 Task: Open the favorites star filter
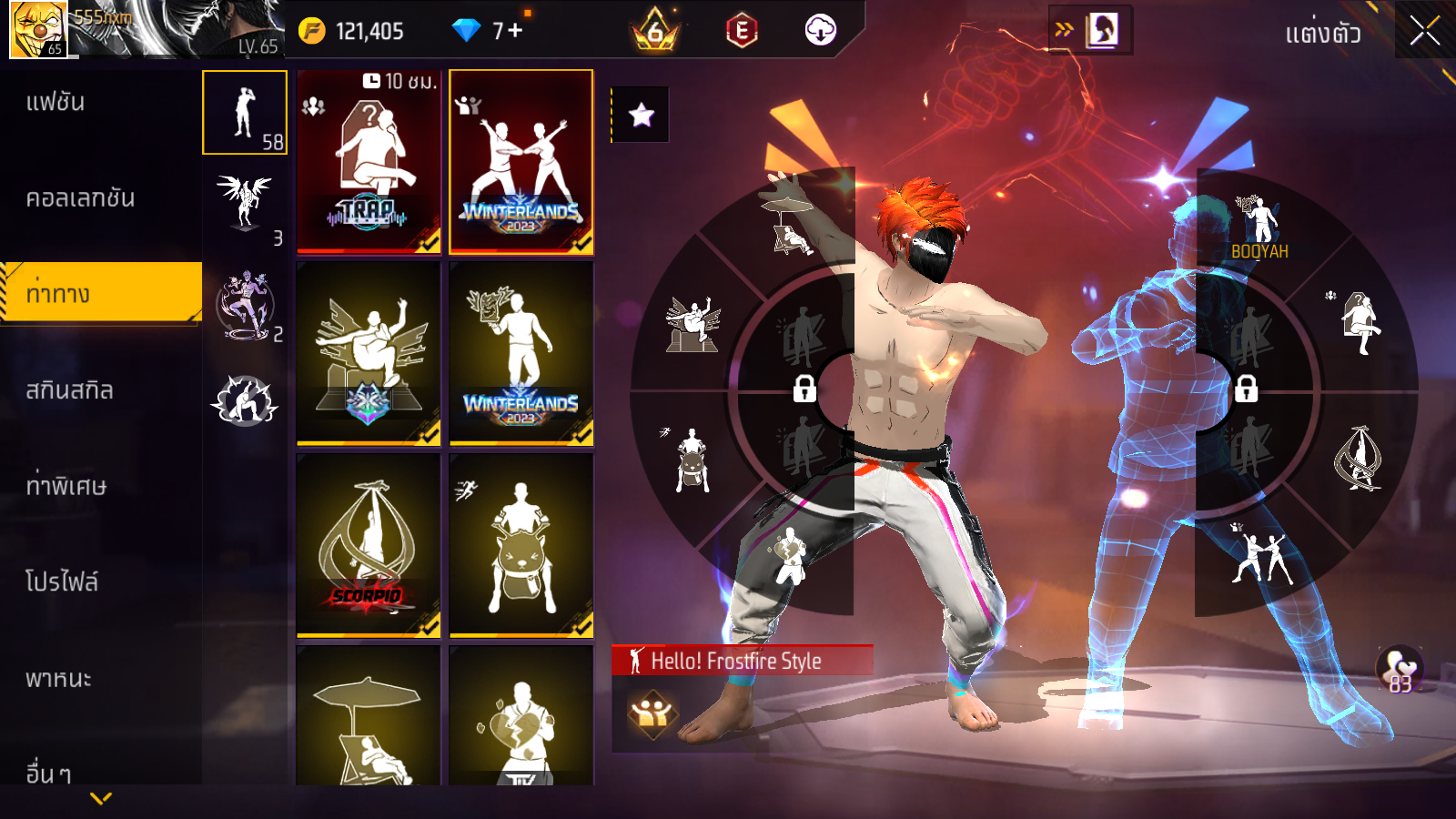click(x=641, y=115)
